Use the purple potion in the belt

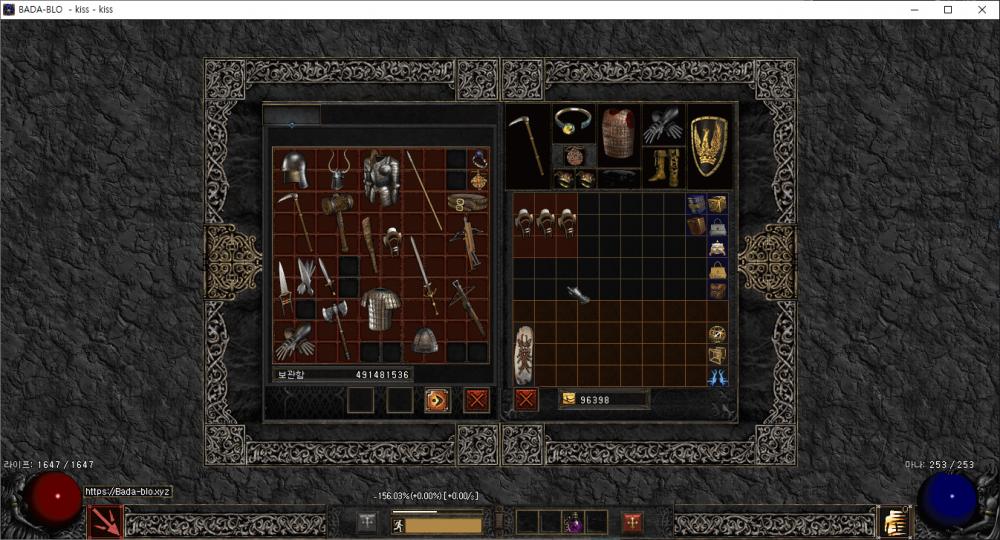click(x=573, y=522)
